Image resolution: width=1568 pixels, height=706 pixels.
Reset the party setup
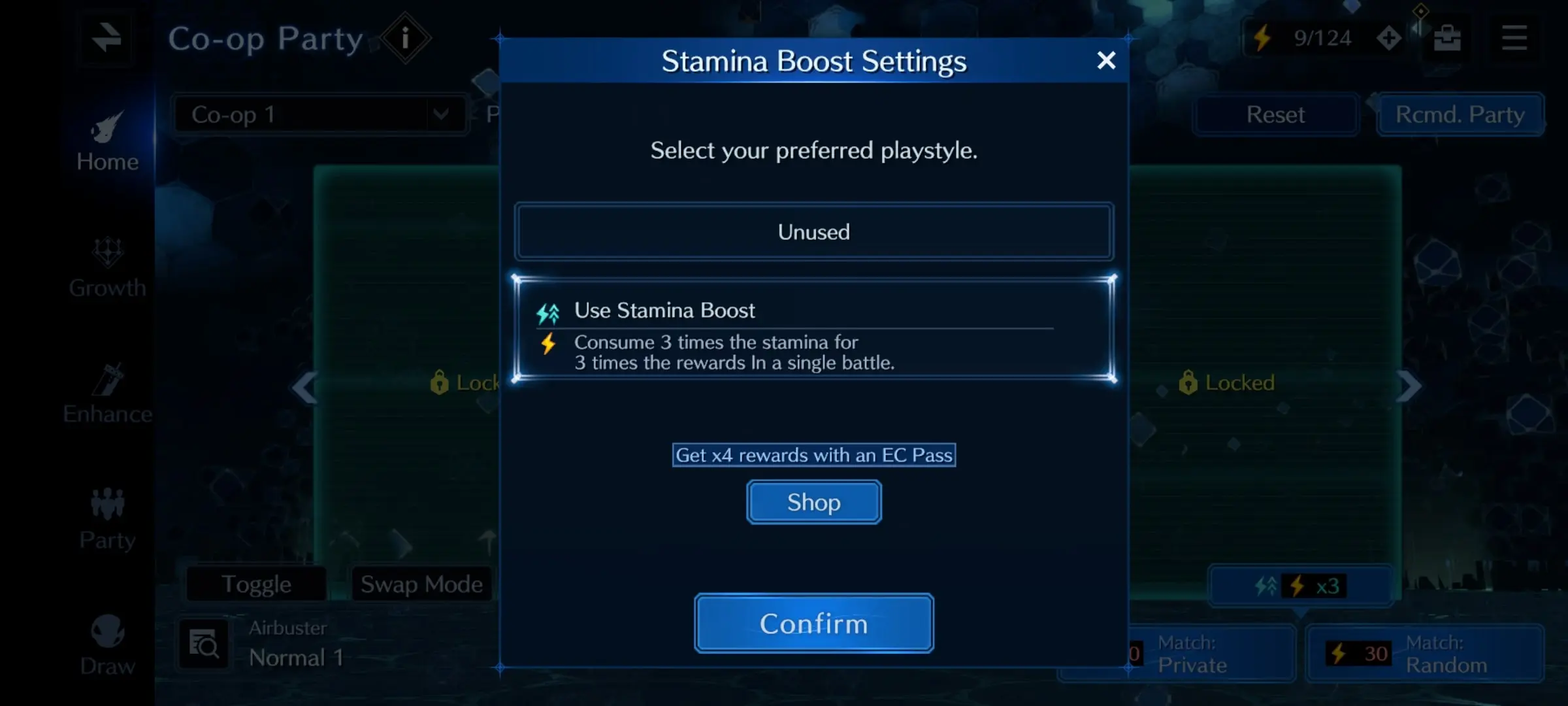[x=1275, y=115]
